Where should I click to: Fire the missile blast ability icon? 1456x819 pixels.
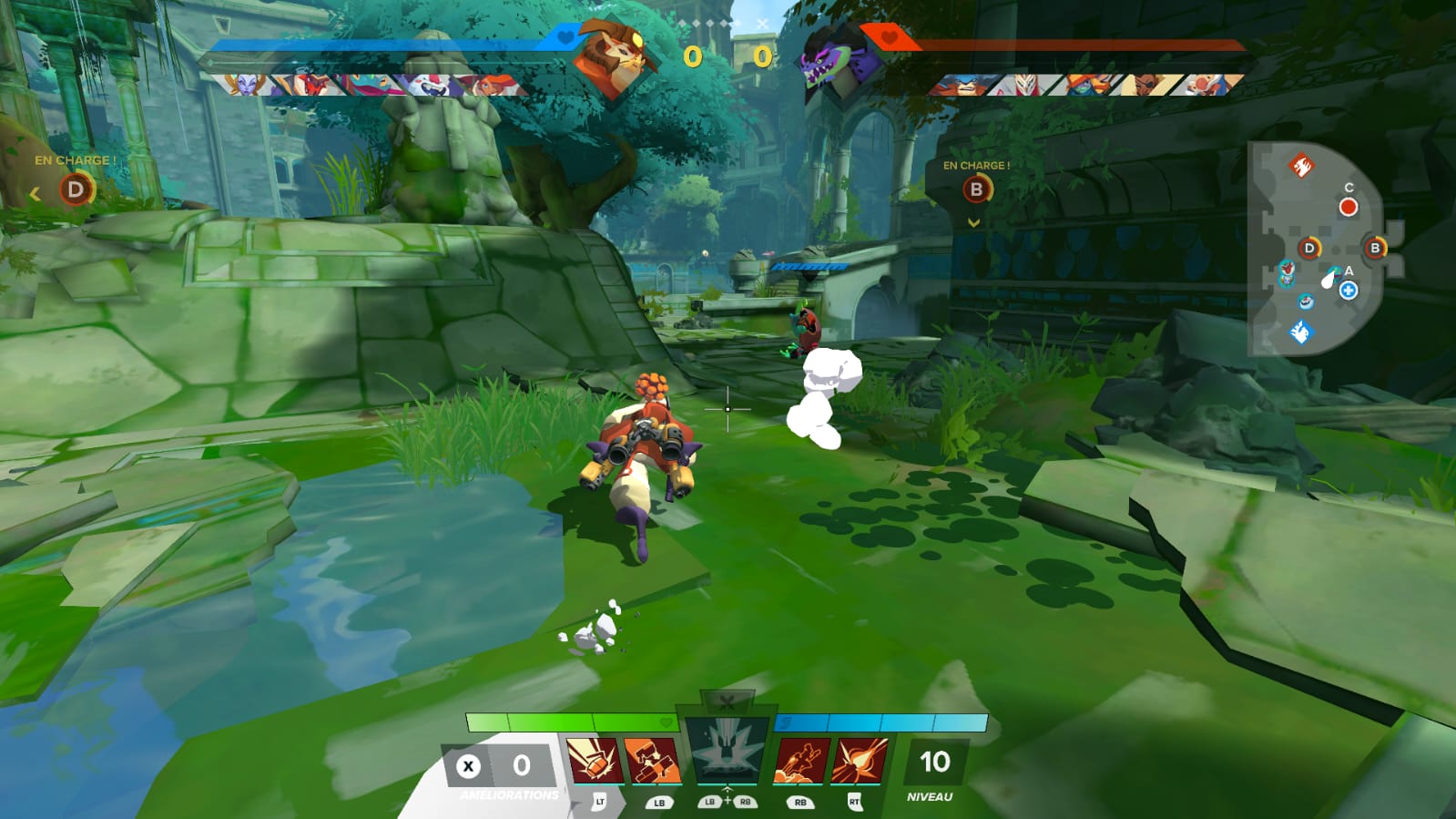click(859, 761)
